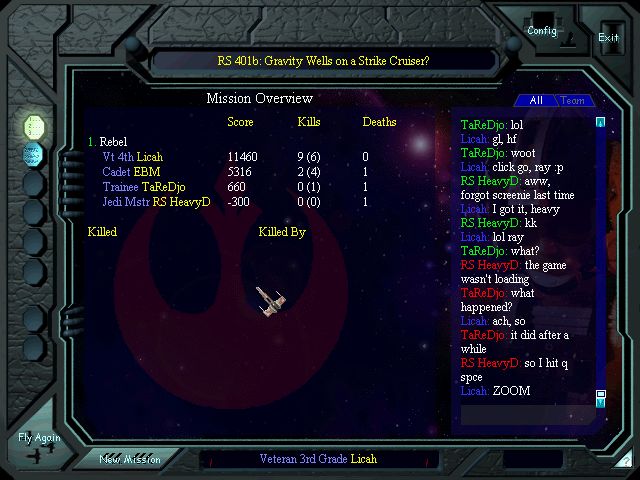Select player EBM in the score list

pyautogui.click(x=147, y=172)
